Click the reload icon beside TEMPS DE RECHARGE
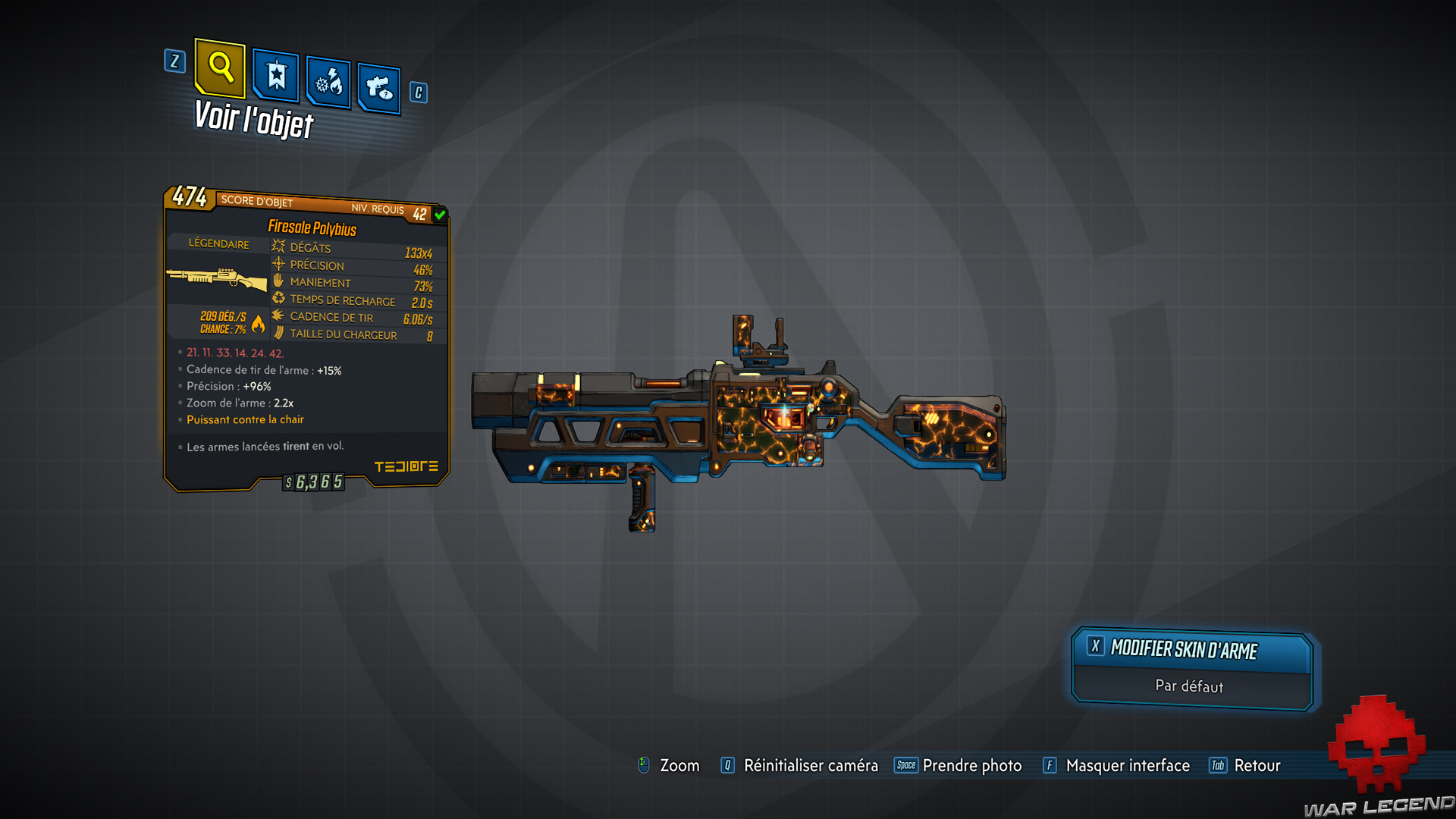Screen dimensions: 1456x819 coord(278,298)
